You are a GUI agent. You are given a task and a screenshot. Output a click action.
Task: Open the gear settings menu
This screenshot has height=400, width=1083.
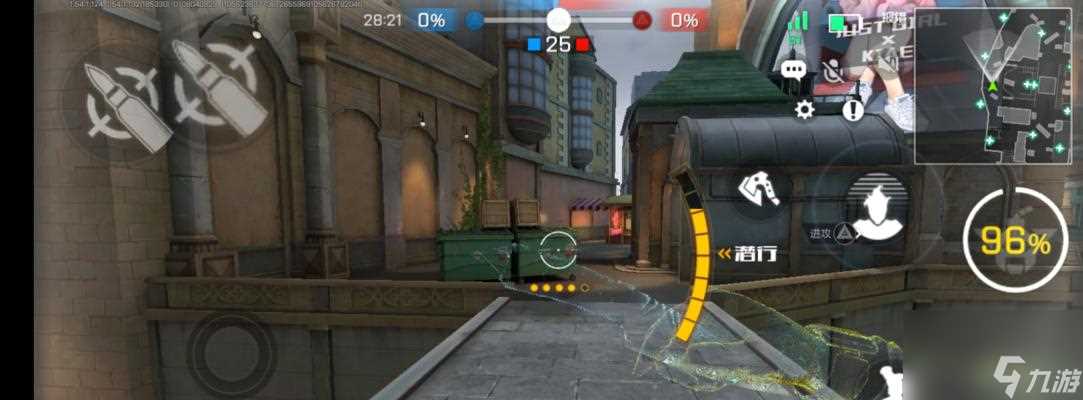[804, 110]
